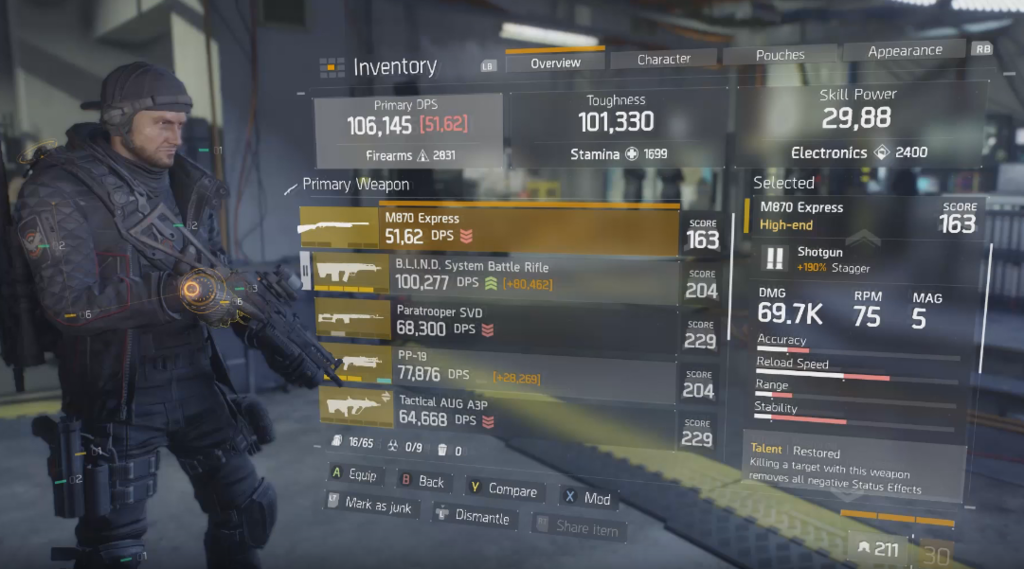The image size is (1024, 569).
Task: Choose the Paratrooper SVD weapon
Action: pos(490,320)
